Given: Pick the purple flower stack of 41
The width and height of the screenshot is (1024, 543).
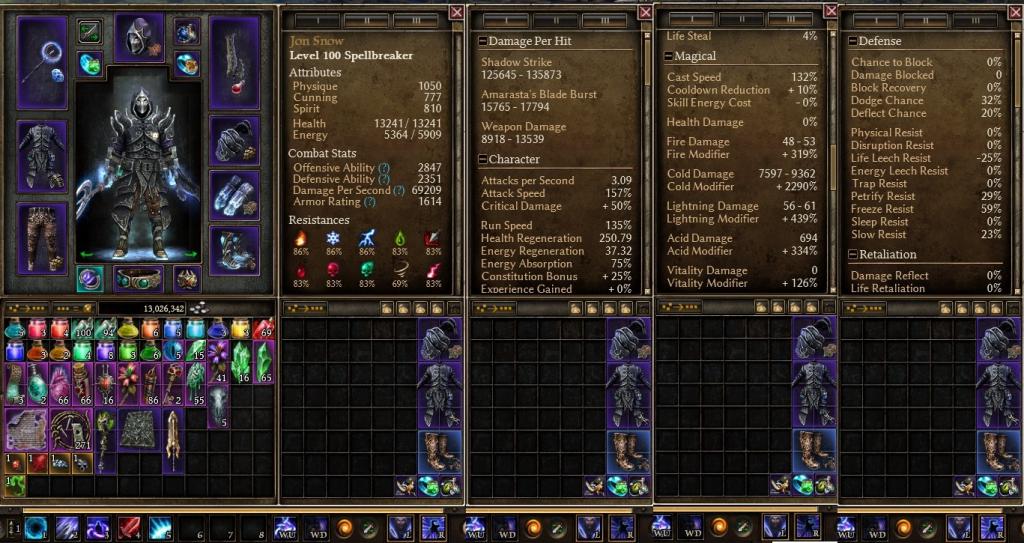Looking at the screenshot, I should coord(218,361).
